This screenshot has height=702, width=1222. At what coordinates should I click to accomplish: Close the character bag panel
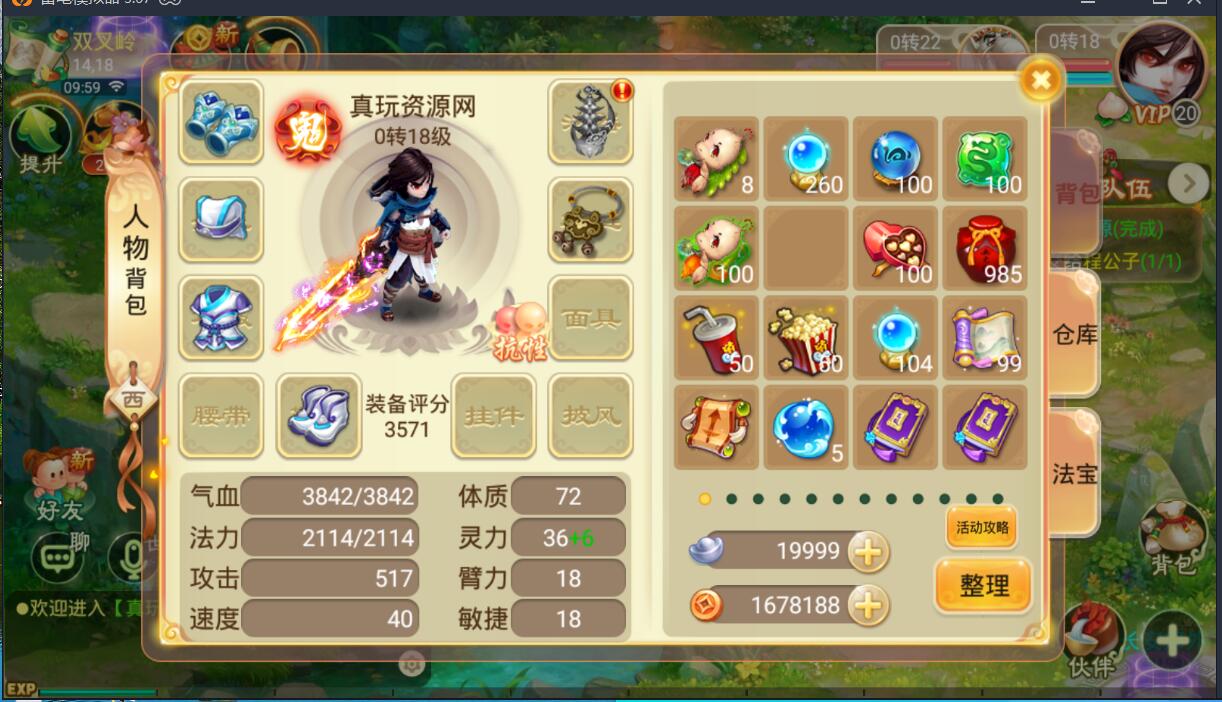pos(1041,79)
